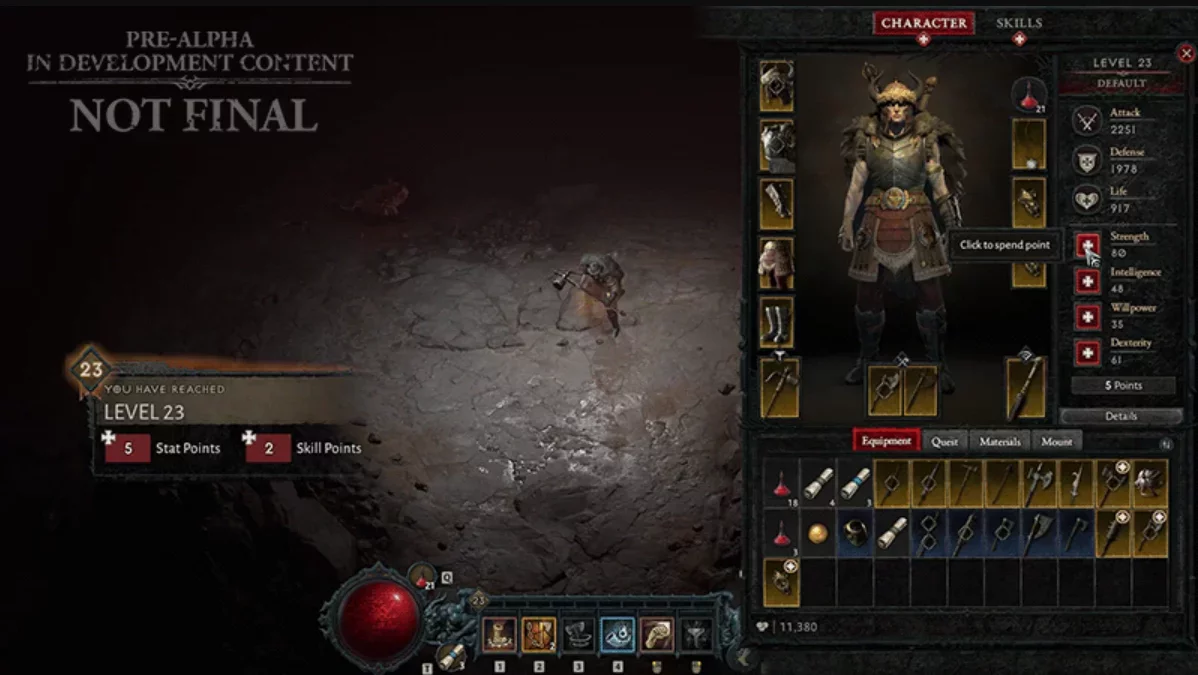
Task: Select the dark ring item in inventory
Action: click(x=855, y=533)
